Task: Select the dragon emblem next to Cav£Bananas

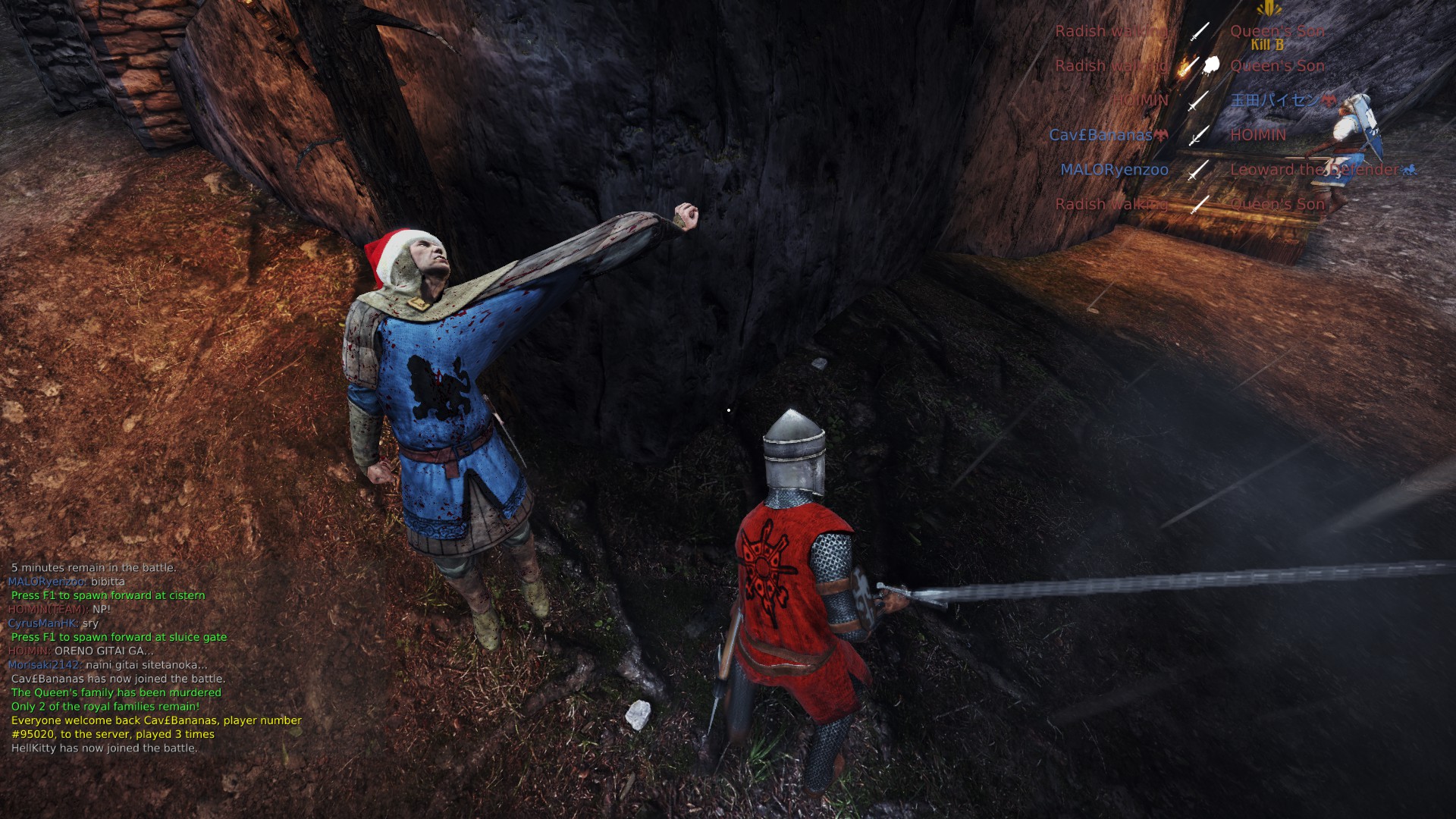Action: [1160, 134]
